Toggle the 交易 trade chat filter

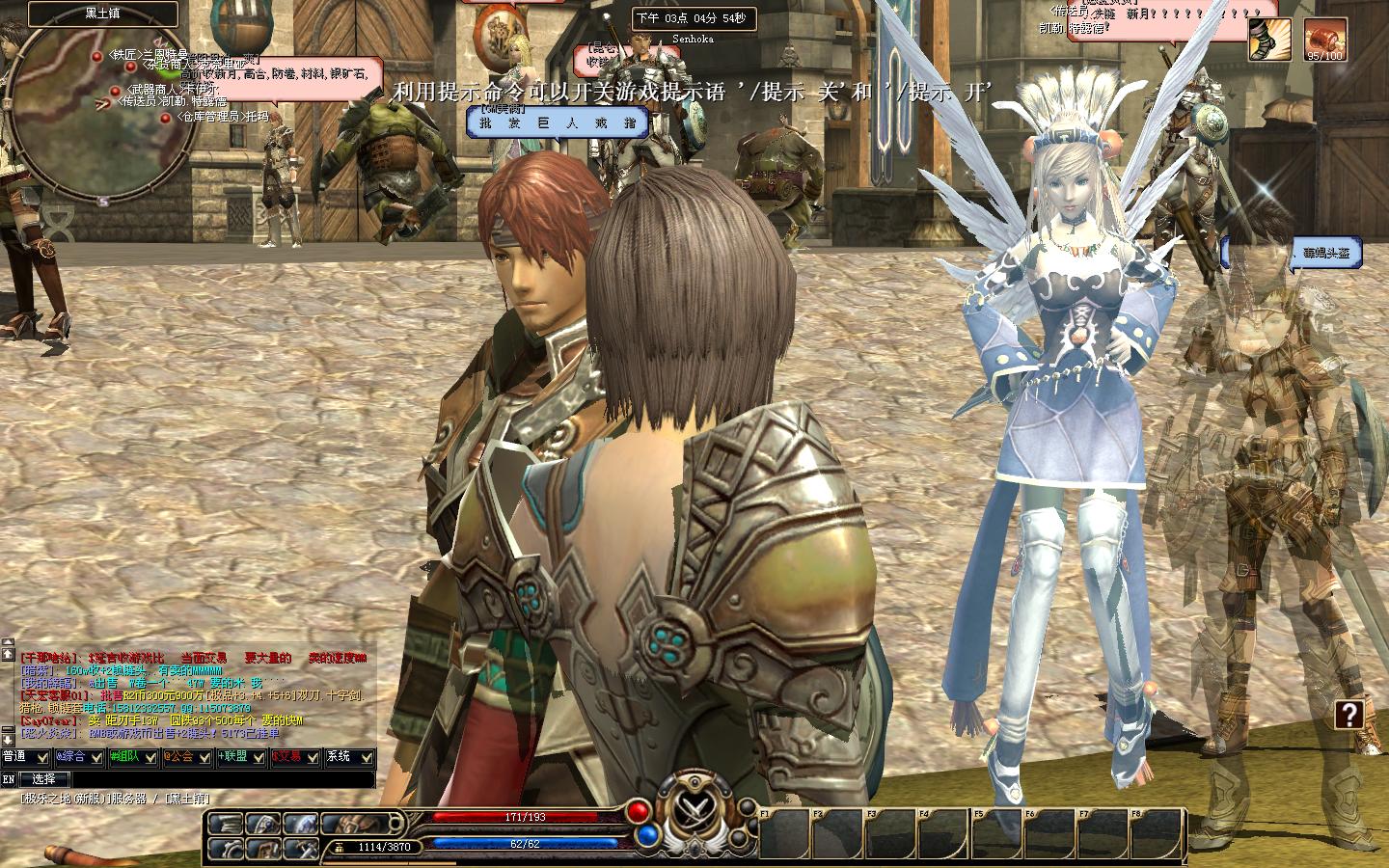click(295, 757)
